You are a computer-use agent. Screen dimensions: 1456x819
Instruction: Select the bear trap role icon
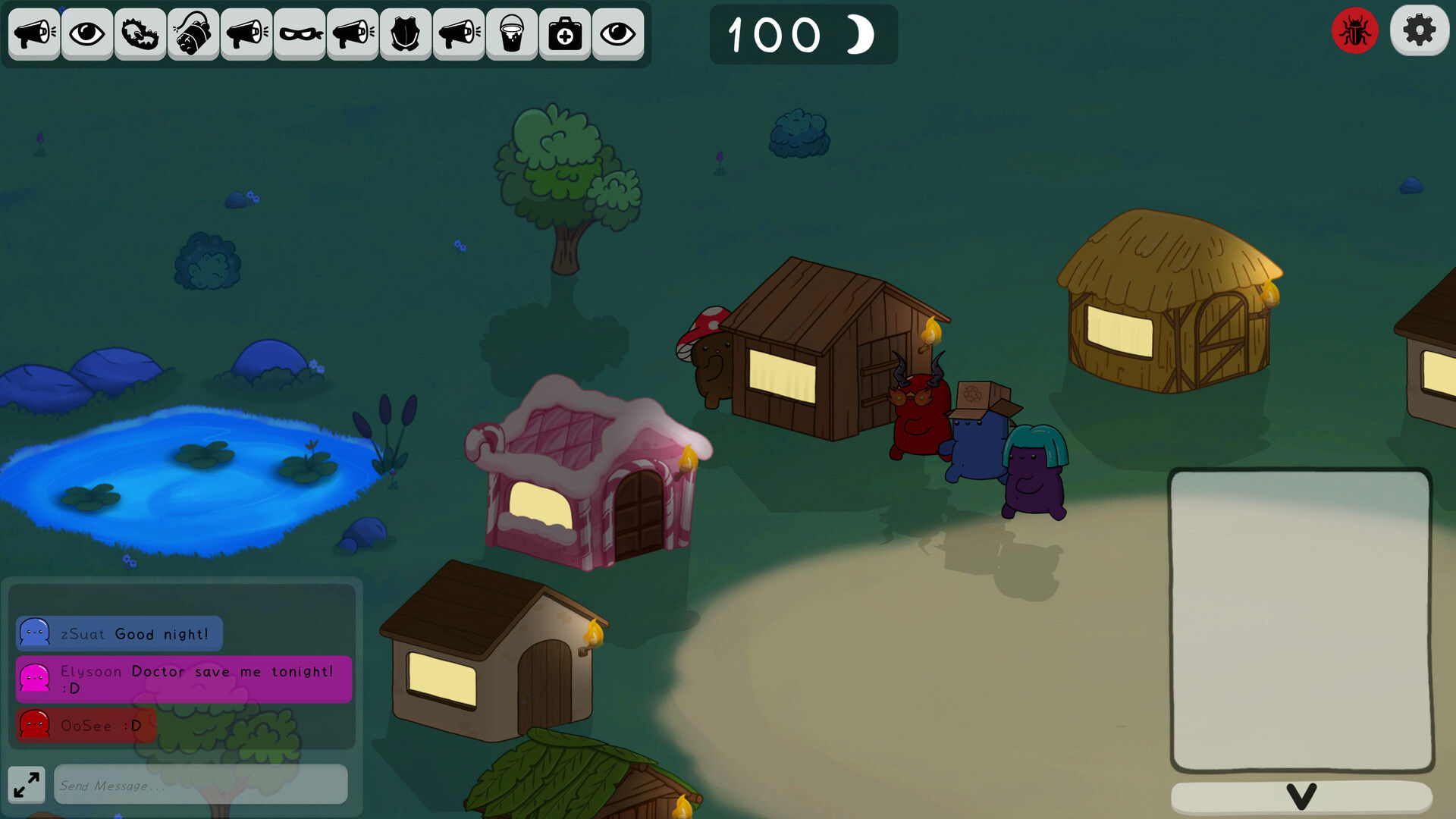tap(140, 34)
